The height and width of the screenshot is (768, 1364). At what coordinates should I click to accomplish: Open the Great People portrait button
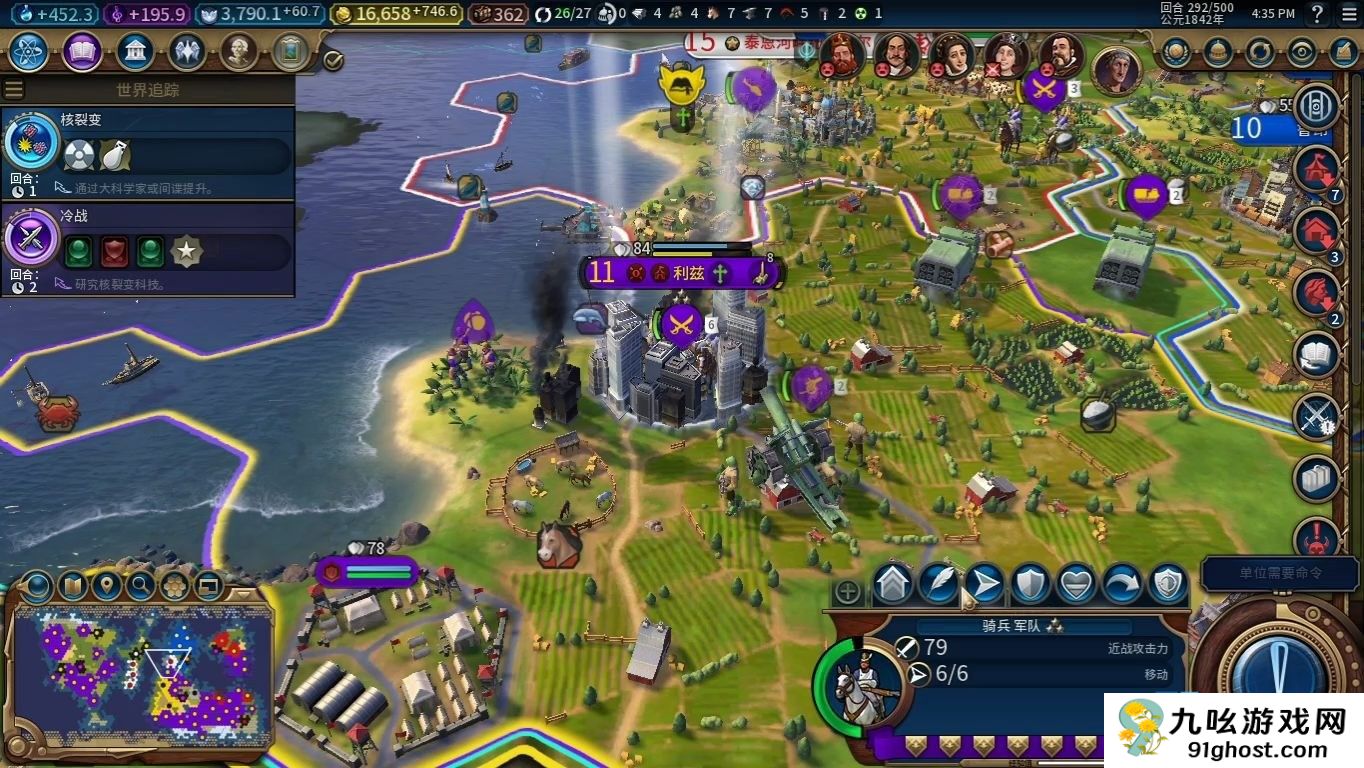coord(238,51)
